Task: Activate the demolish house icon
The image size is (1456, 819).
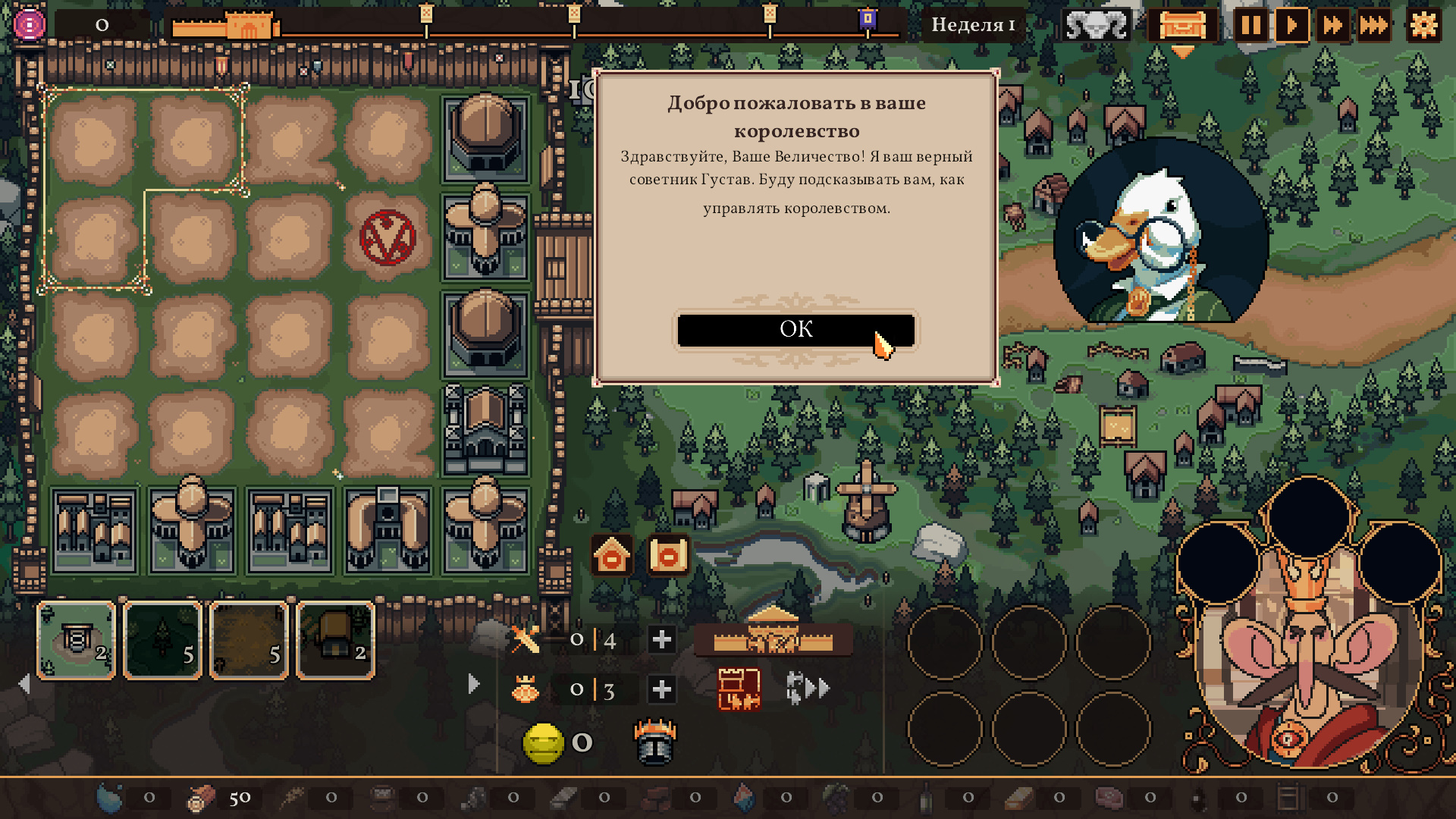Action: tap(612, 556)
